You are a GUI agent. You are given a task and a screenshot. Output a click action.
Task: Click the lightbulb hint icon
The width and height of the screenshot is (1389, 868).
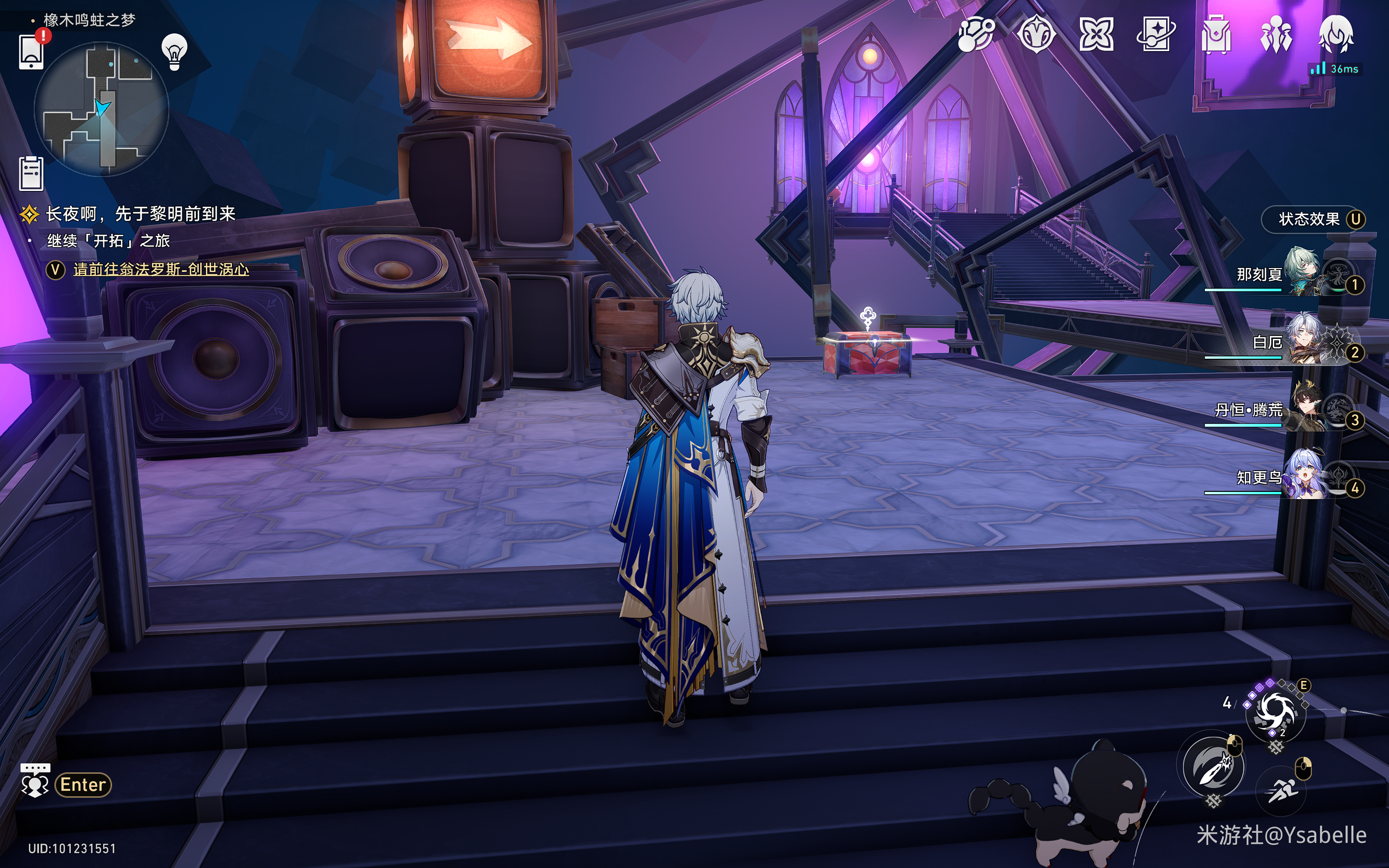[x=175, y=52]
